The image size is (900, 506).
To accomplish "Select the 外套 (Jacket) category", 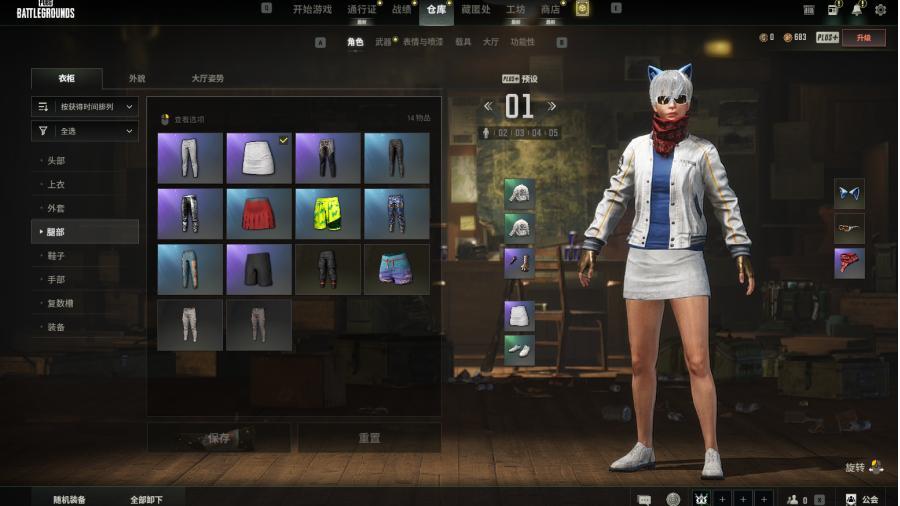I will tap(56, 208).
